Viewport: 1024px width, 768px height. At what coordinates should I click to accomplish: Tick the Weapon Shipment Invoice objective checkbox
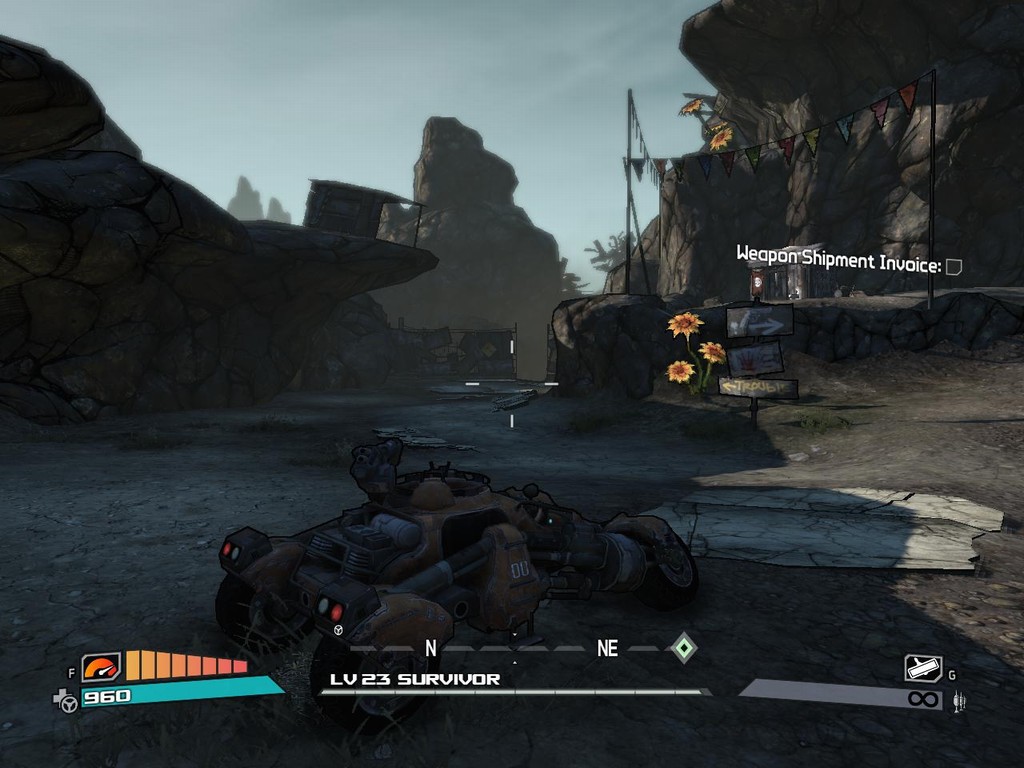click(954, 266)
